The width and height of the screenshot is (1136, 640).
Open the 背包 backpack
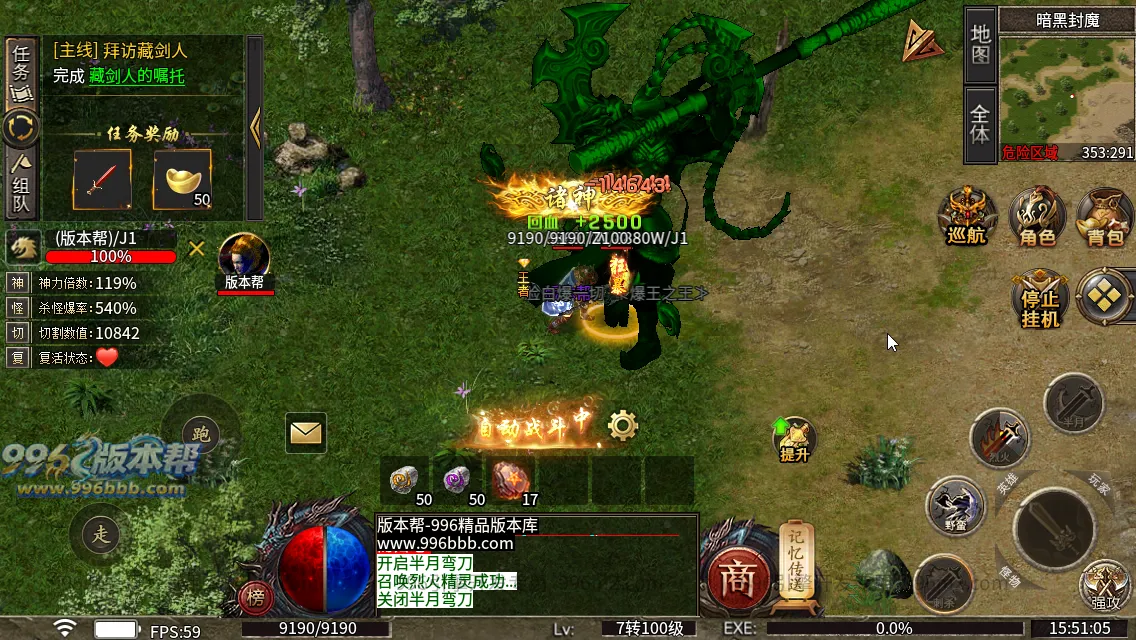pyautogui.click(x=1105, y=217)
